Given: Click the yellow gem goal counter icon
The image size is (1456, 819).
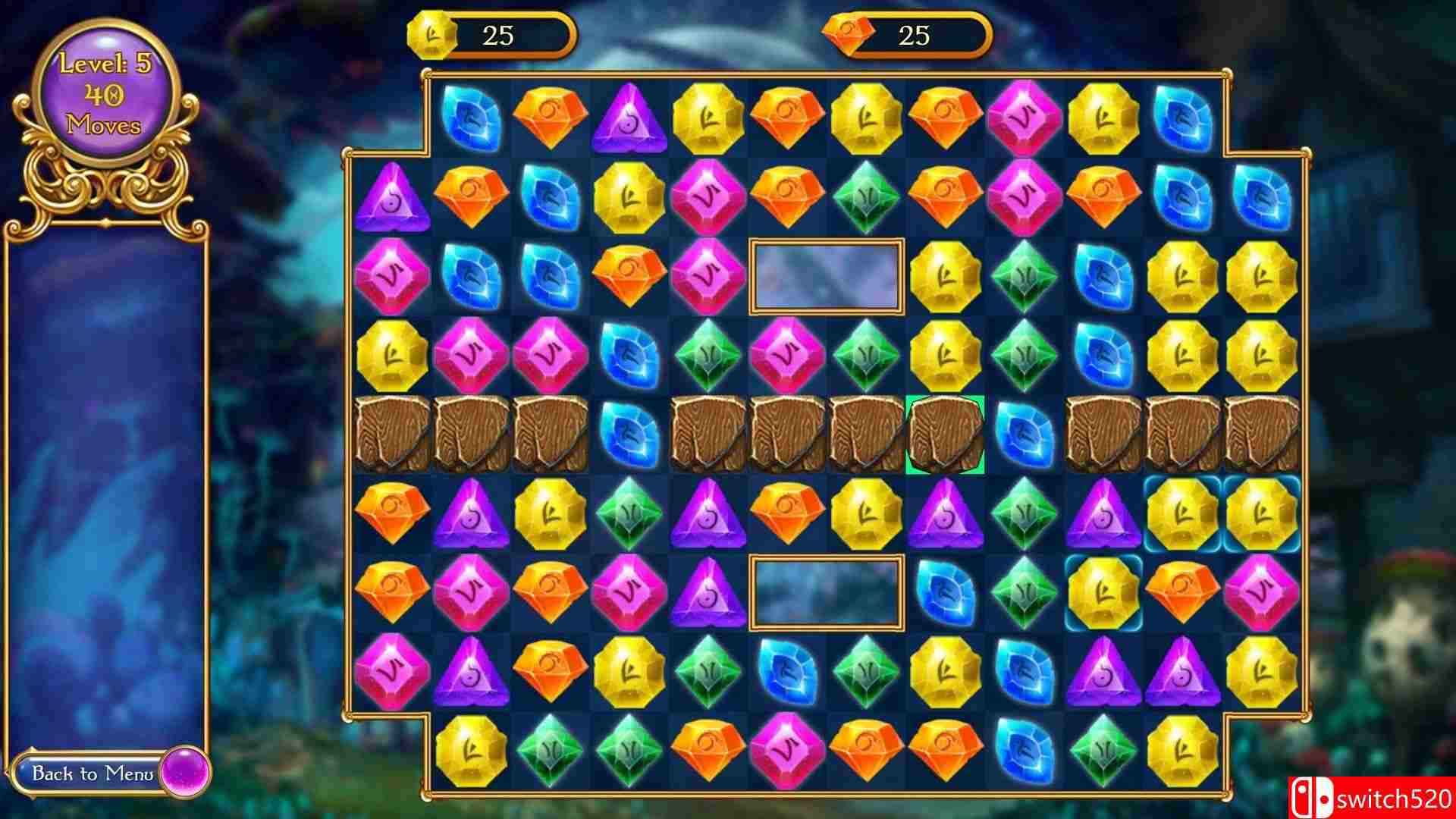Looking at the screenshot, I should point(432,33).
